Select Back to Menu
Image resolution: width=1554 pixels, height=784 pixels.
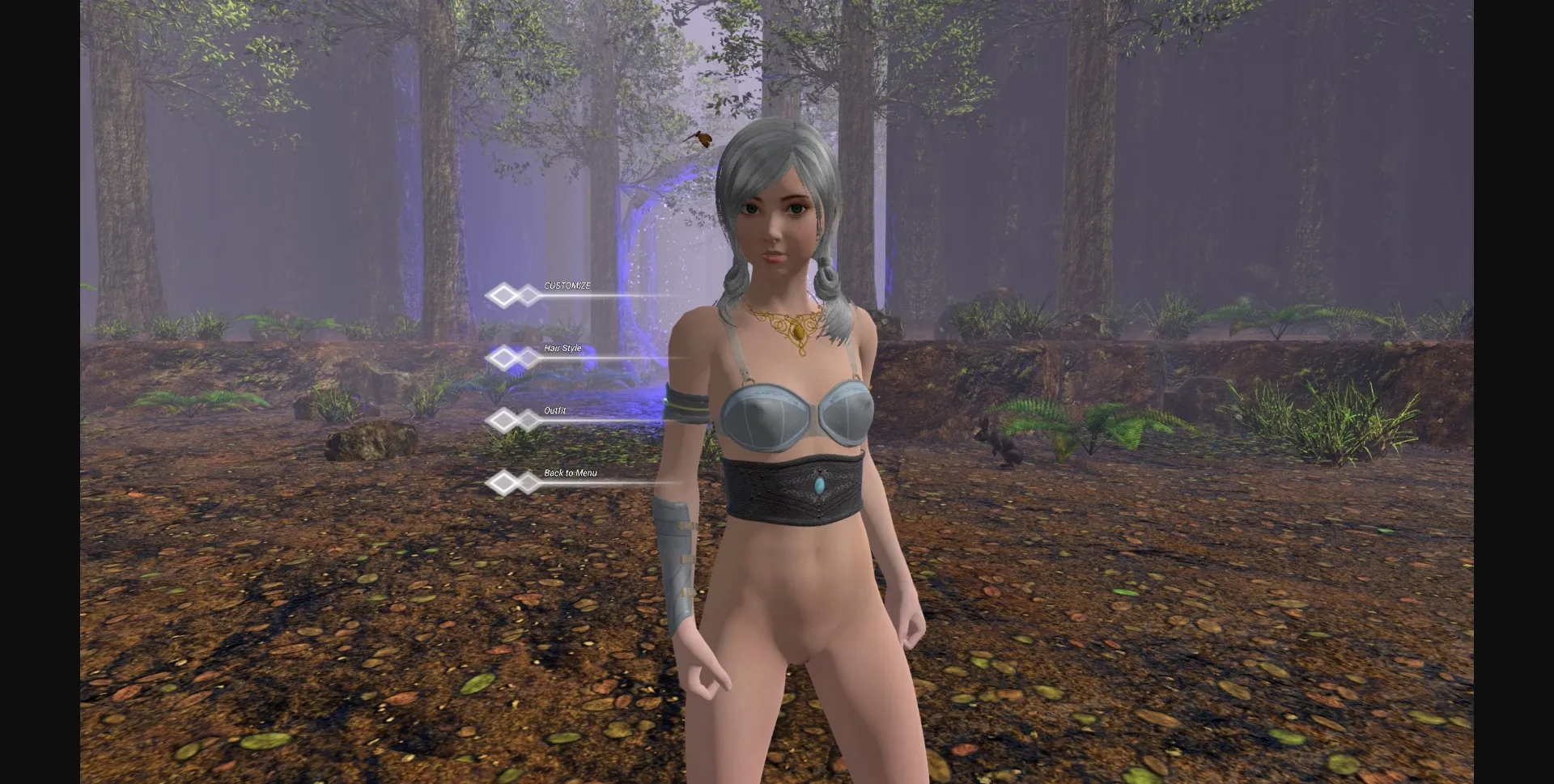pyautogui.click(x=571, y=473)
